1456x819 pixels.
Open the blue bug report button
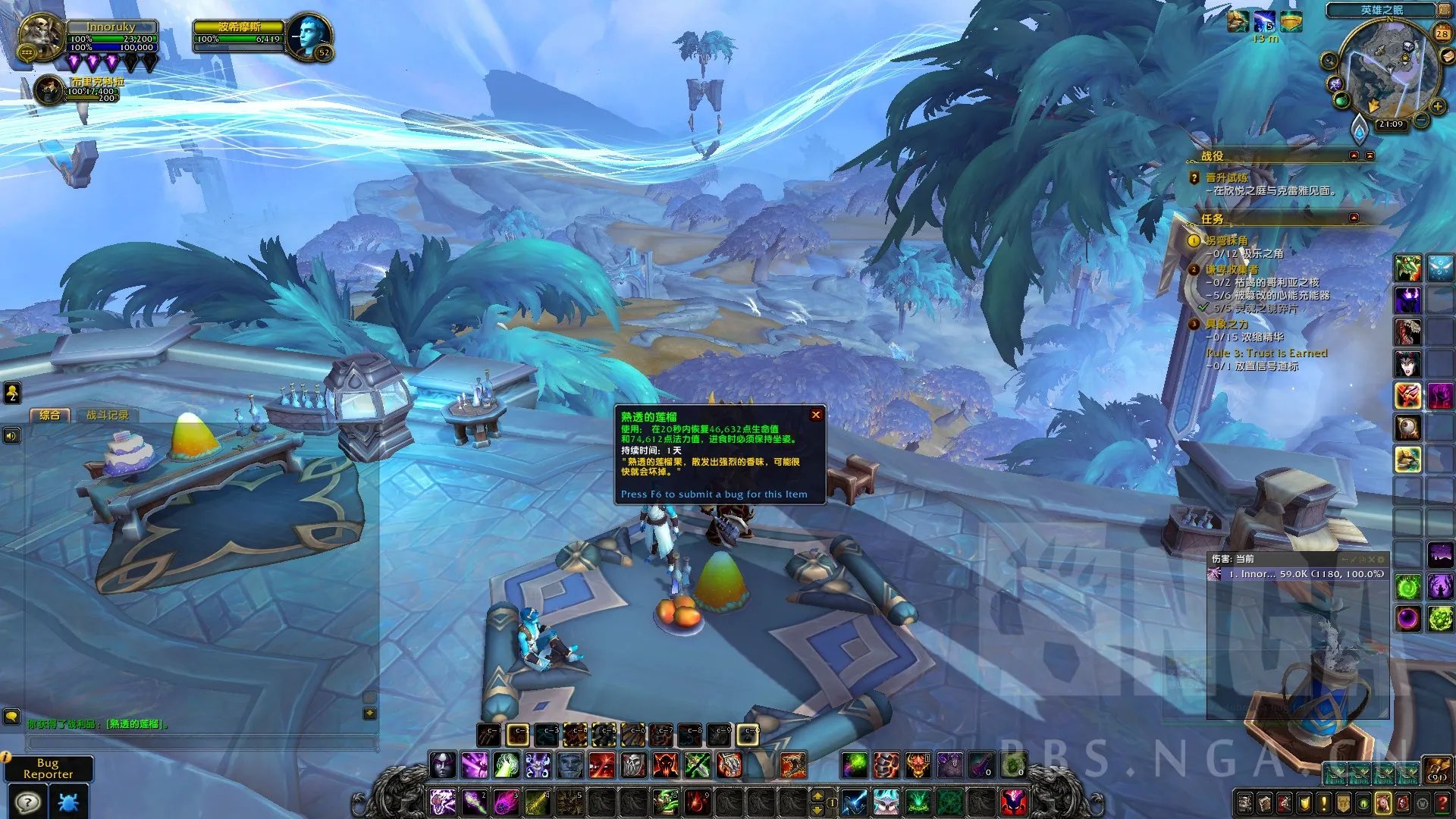click(68, 802)
